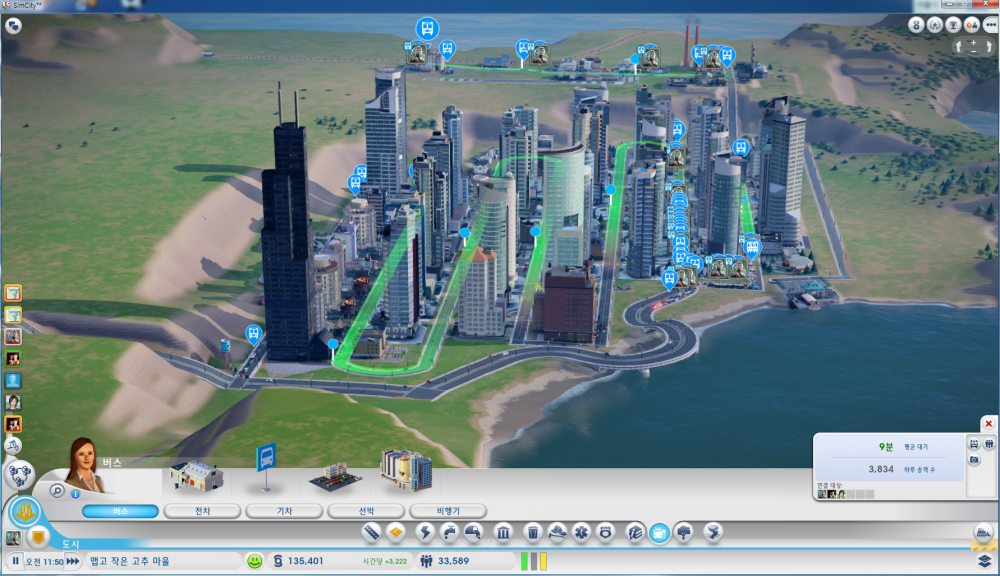1000x576 pixels.
Task: Pick the bus garage building thumbnail
Action: pyautogui.click(x=197, y=474)
